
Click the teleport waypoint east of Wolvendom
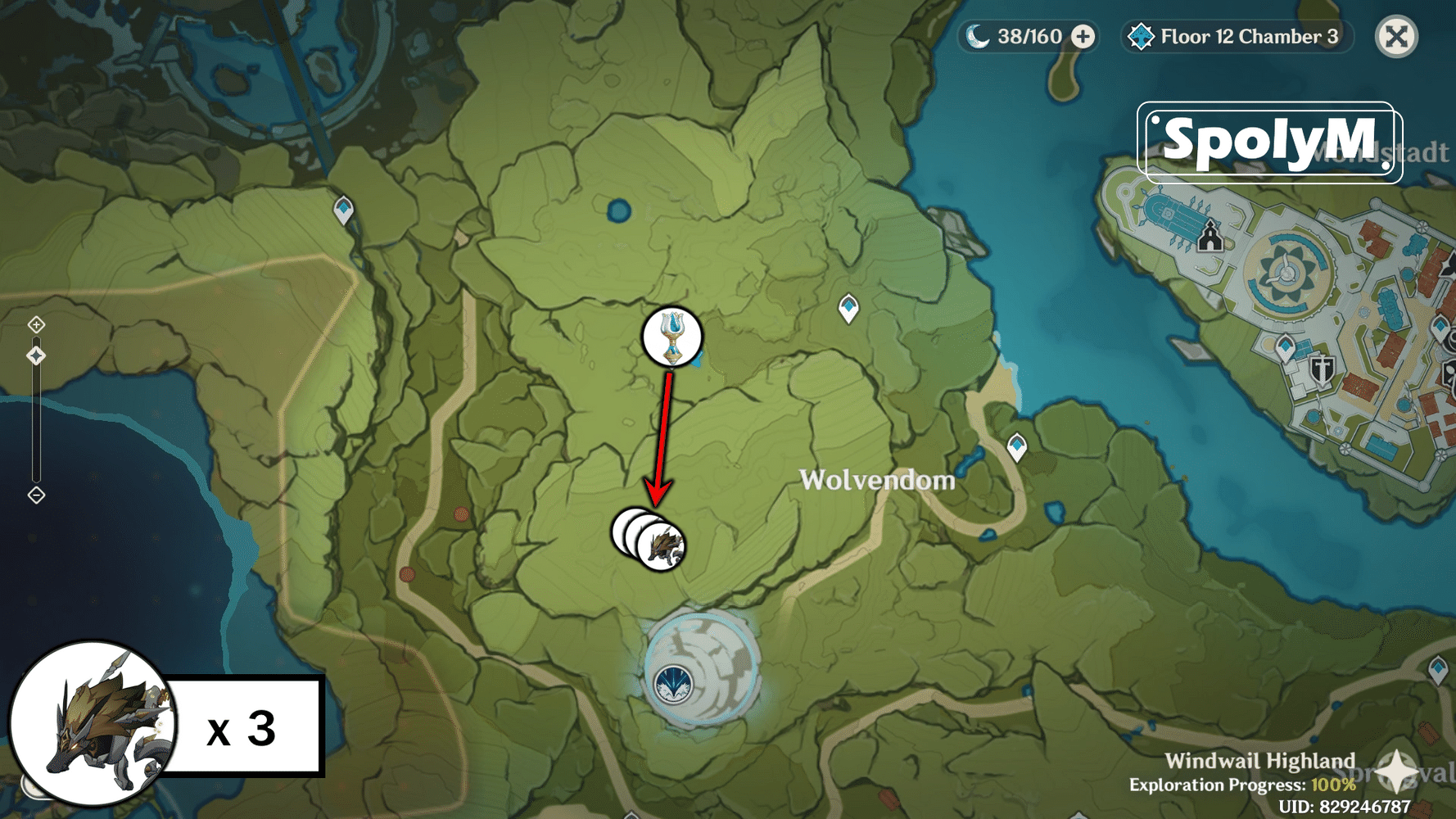tap(1018, 447)
